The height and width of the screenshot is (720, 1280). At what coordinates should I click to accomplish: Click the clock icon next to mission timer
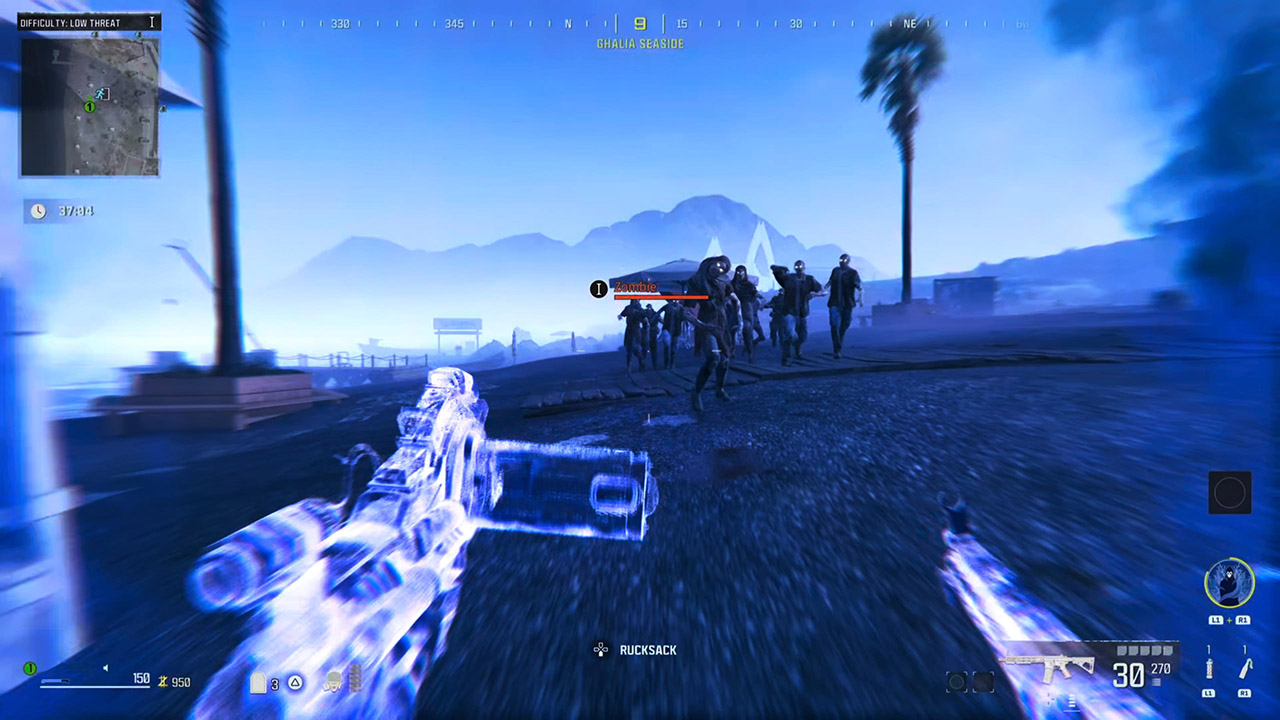click(x=38, y=211)
